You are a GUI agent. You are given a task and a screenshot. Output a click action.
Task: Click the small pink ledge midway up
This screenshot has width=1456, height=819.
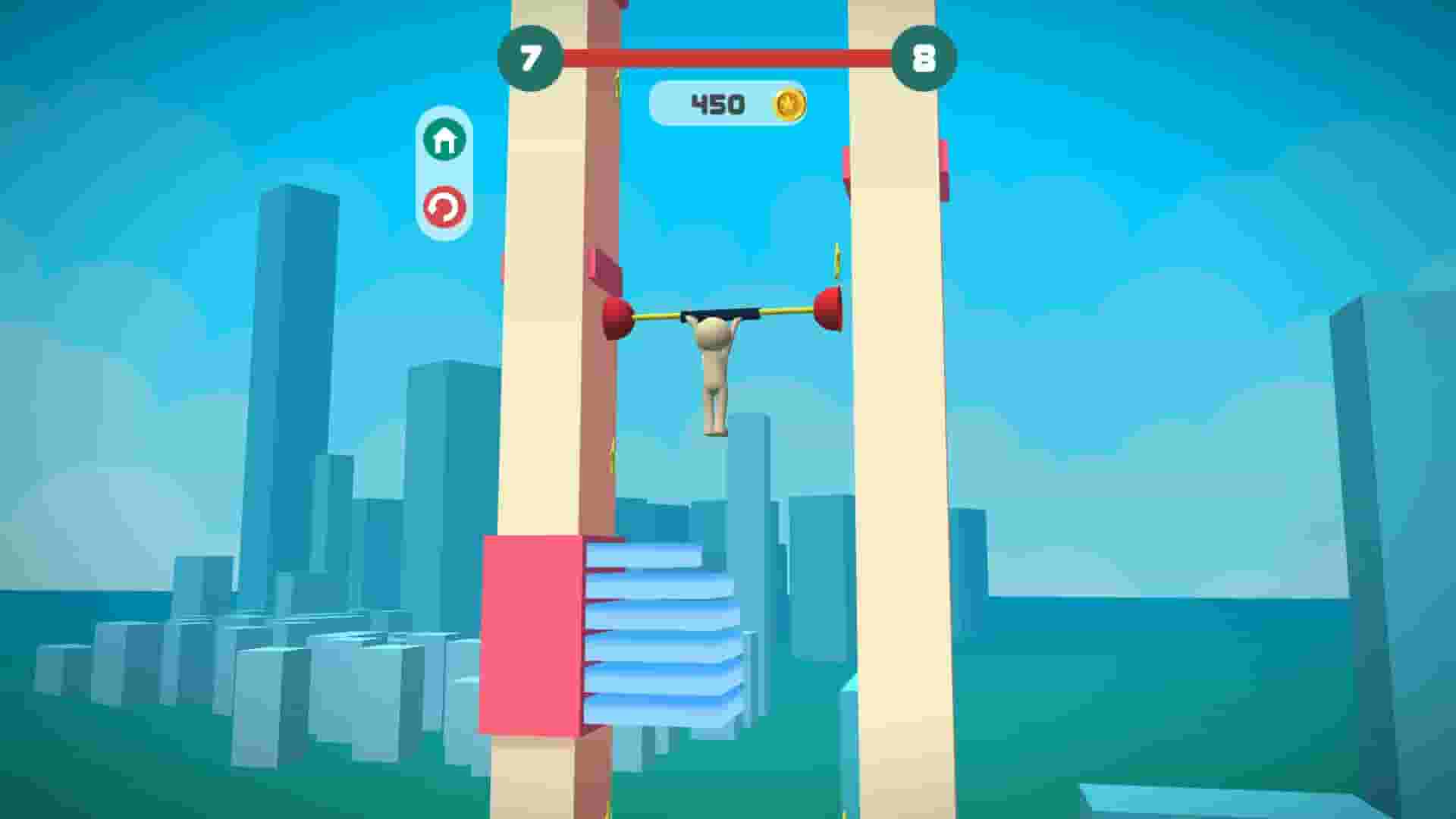click(604, 268)
